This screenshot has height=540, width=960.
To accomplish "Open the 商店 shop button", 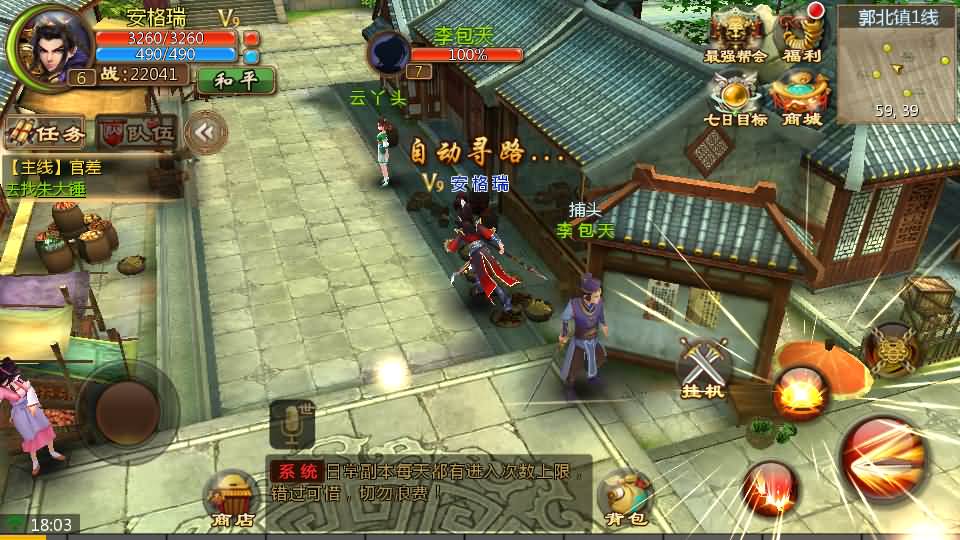I will coord(231,497).
